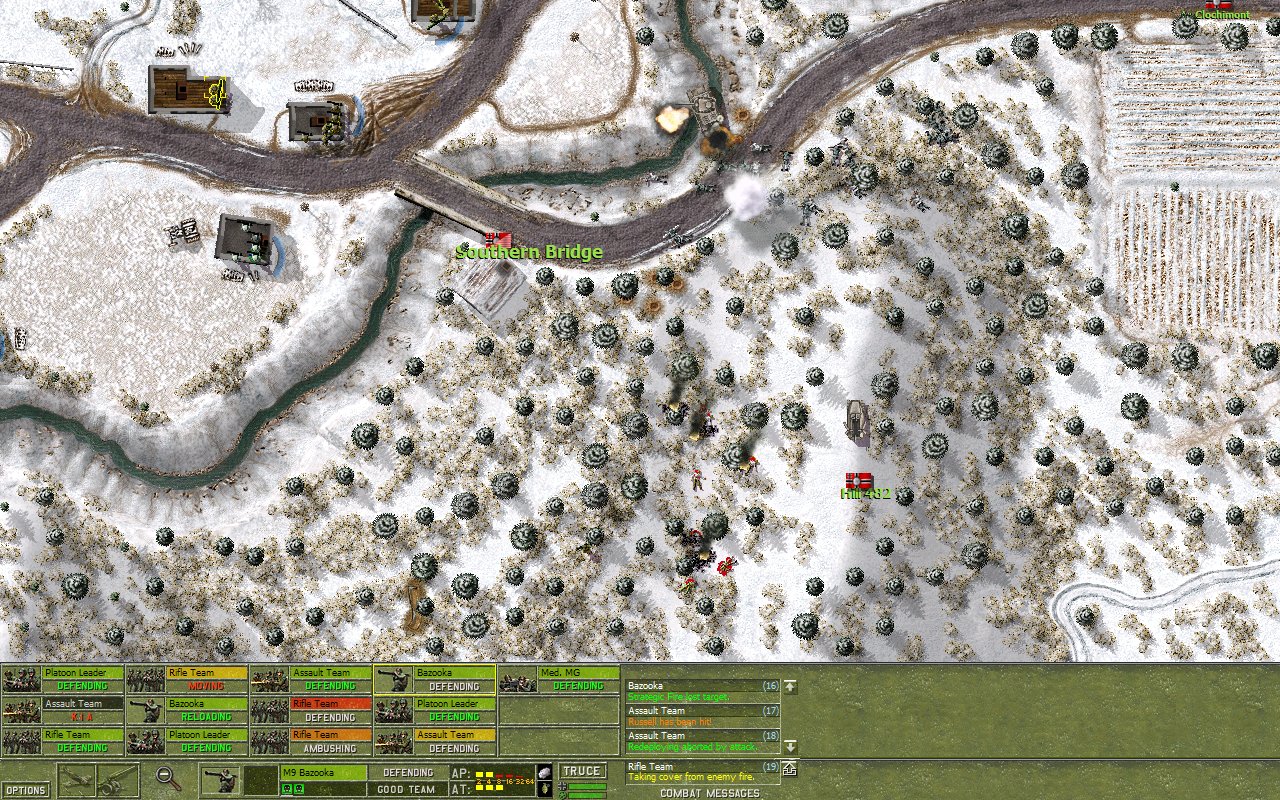Open the Bazooka message numbered 16

(x=702, y=691)
